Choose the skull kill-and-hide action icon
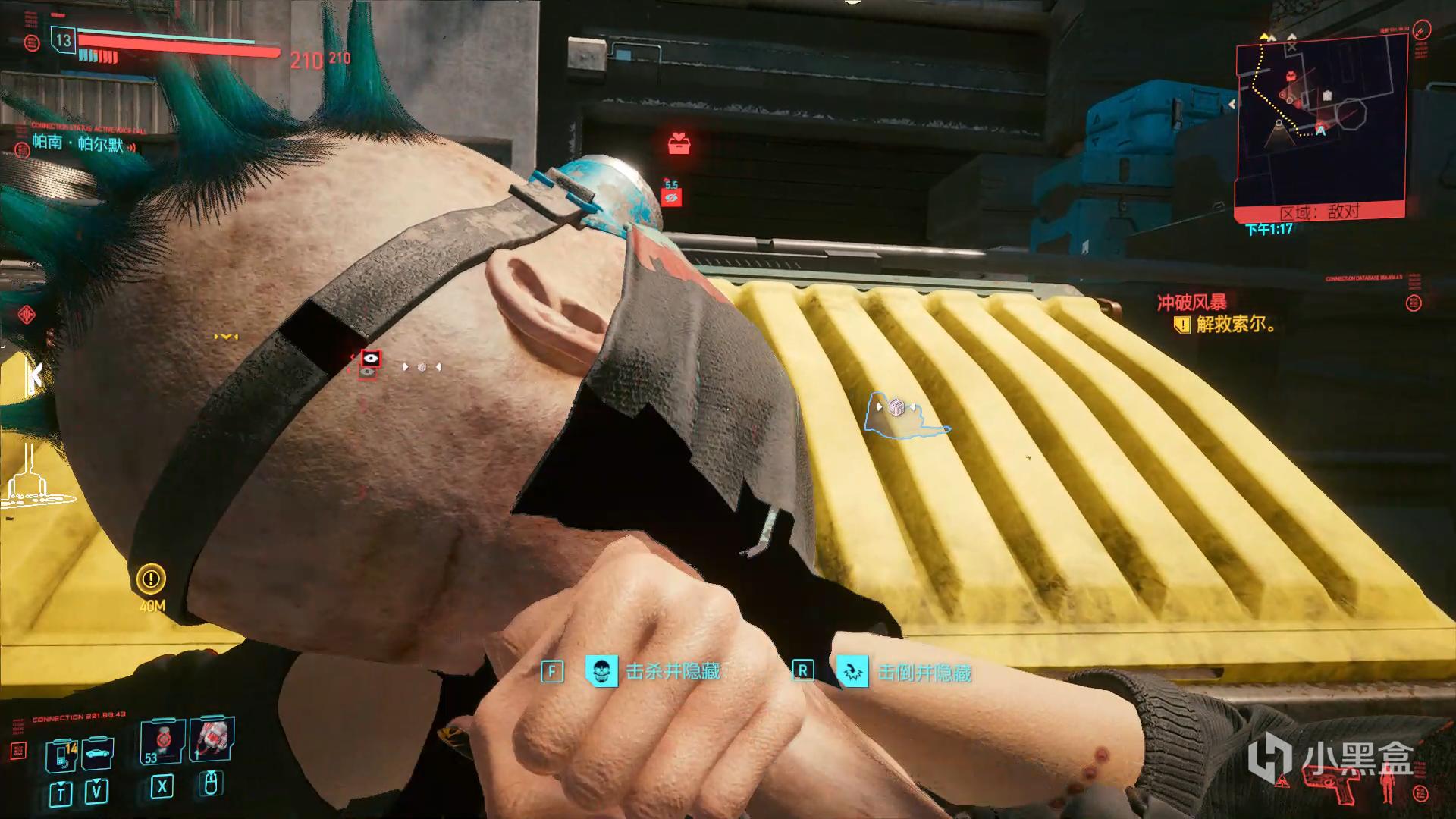Screen dimensions: 1456x819 601,671
